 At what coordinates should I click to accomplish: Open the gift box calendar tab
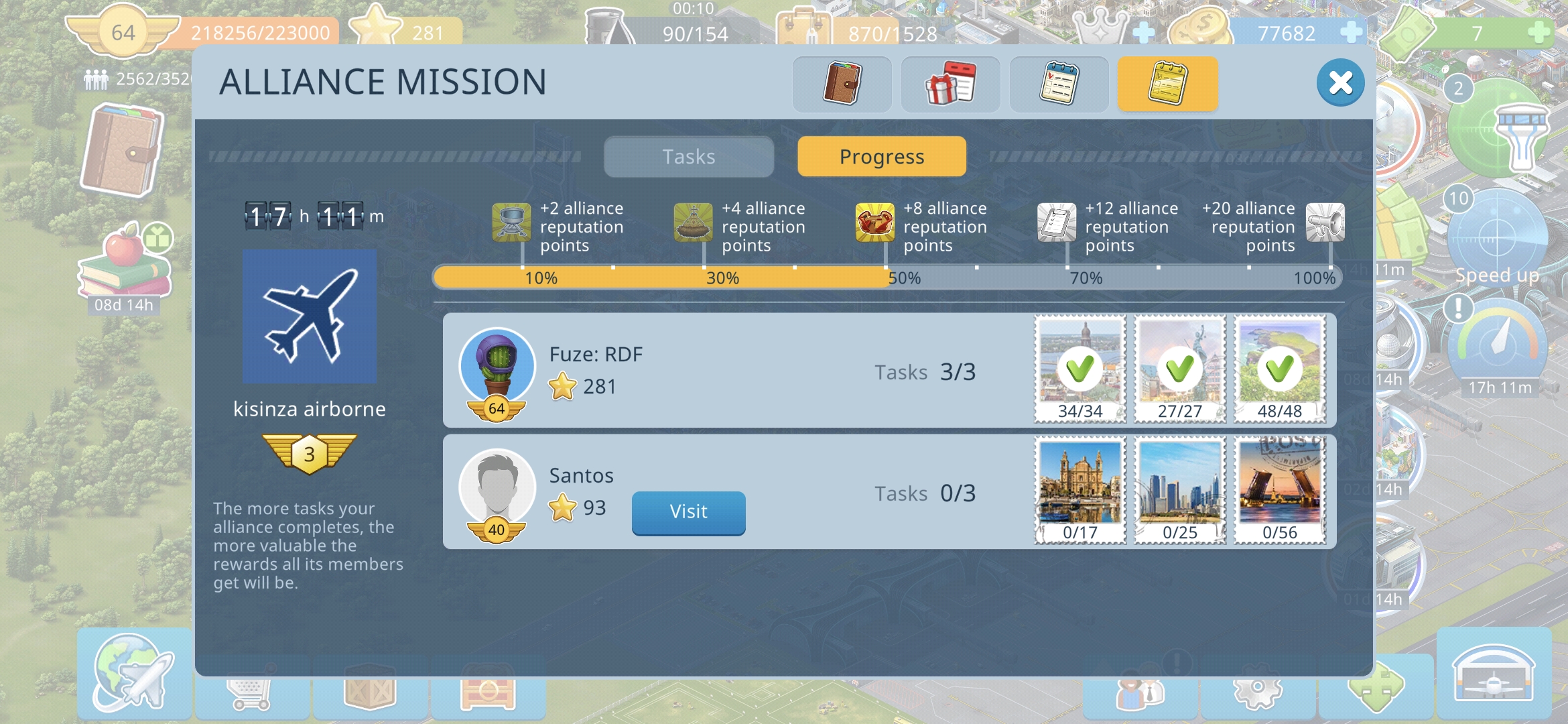(x=950, y=84)
